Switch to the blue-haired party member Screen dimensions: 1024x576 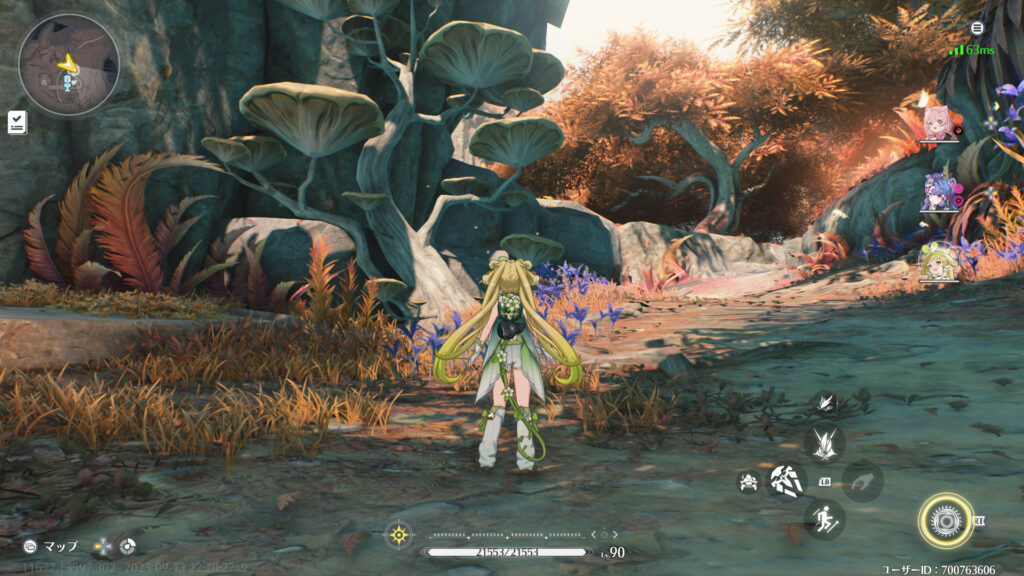pyautogui.click(x=939, y=191)
